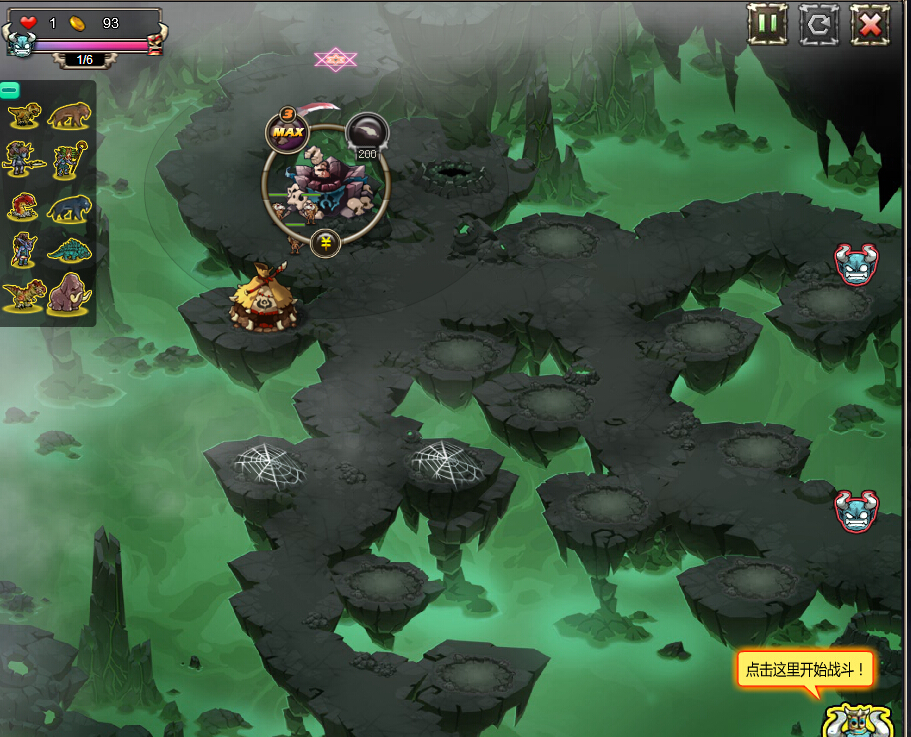Image resolution: width=911 pixels, height=737 pixels.
Task: Choose the teal ankylosaurus creature icon
Action: click(x=69, y=249)
